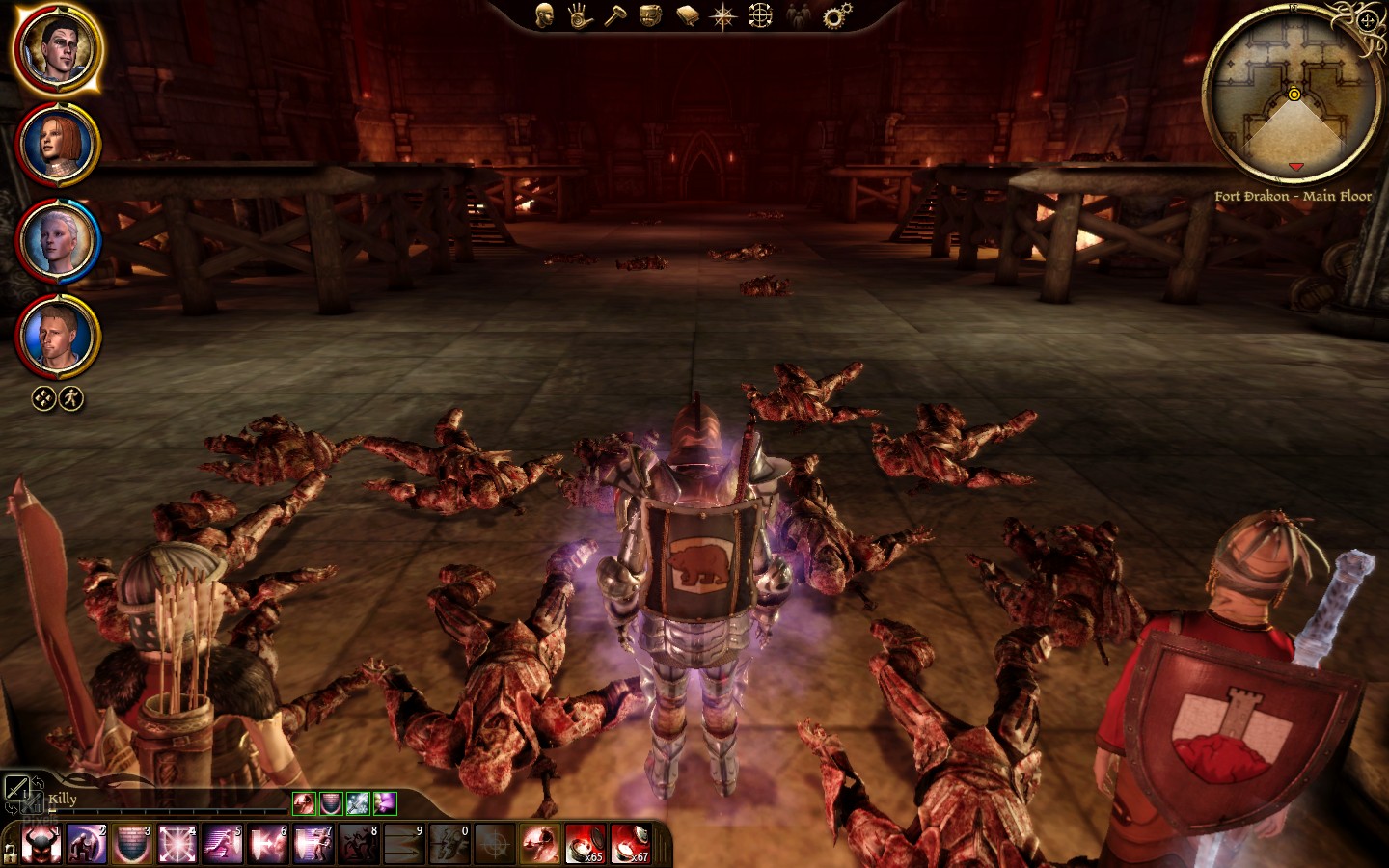Activate the brick wall shield ability in slot 3

[132, 845]
